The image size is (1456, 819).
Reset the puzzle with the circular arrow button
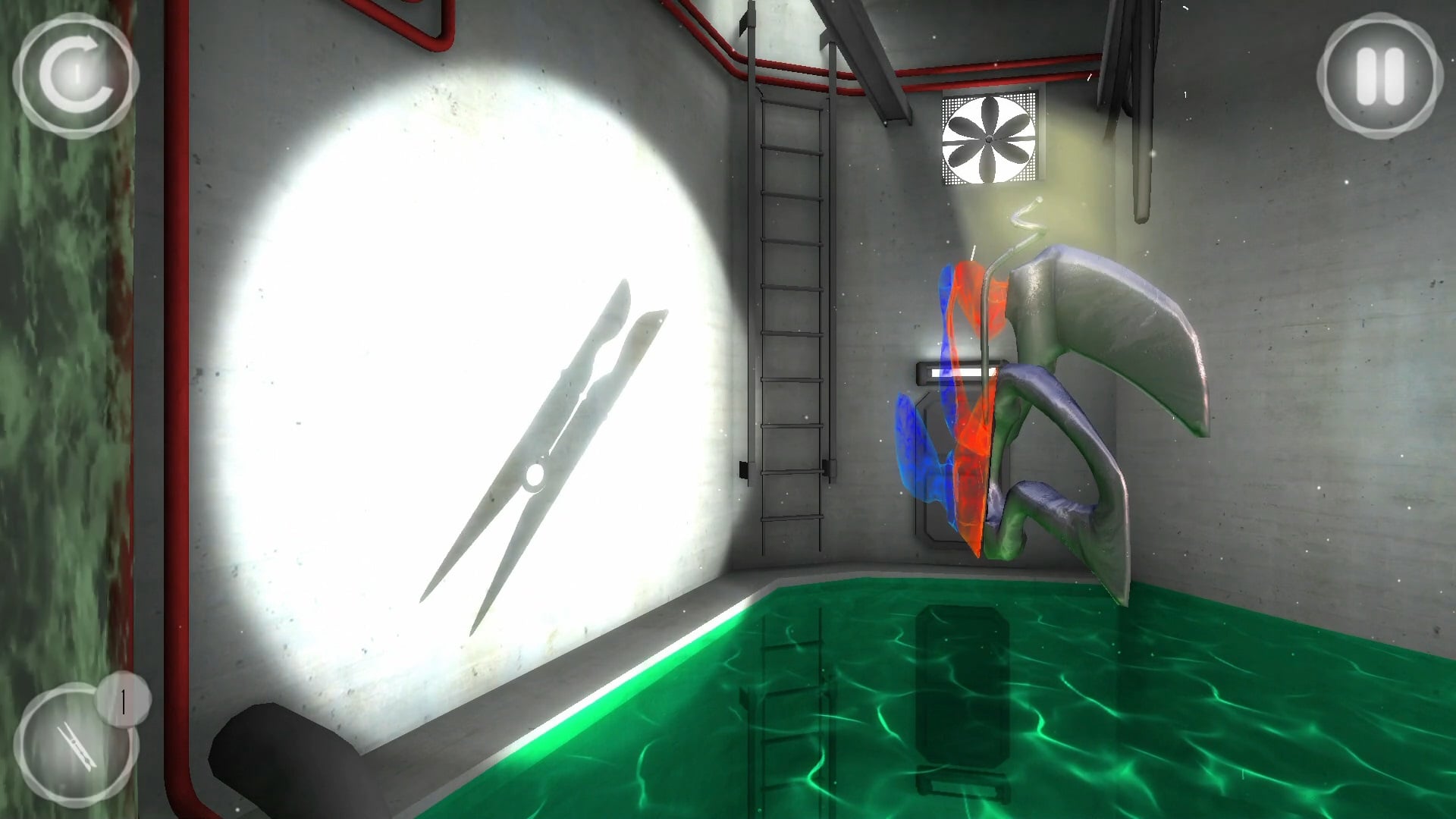click(75, 75)
